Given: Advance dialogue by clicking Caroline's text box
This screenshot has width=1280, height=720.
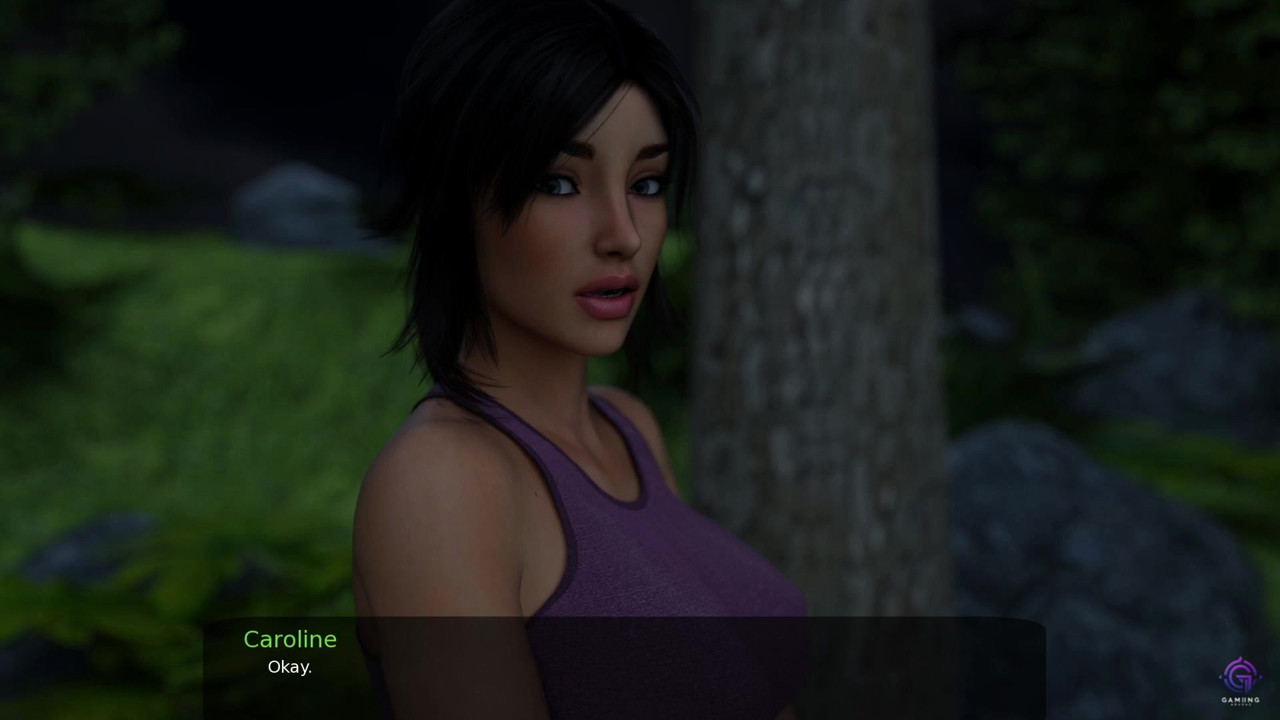Looking at the screenshot, I should click(624, 668).
